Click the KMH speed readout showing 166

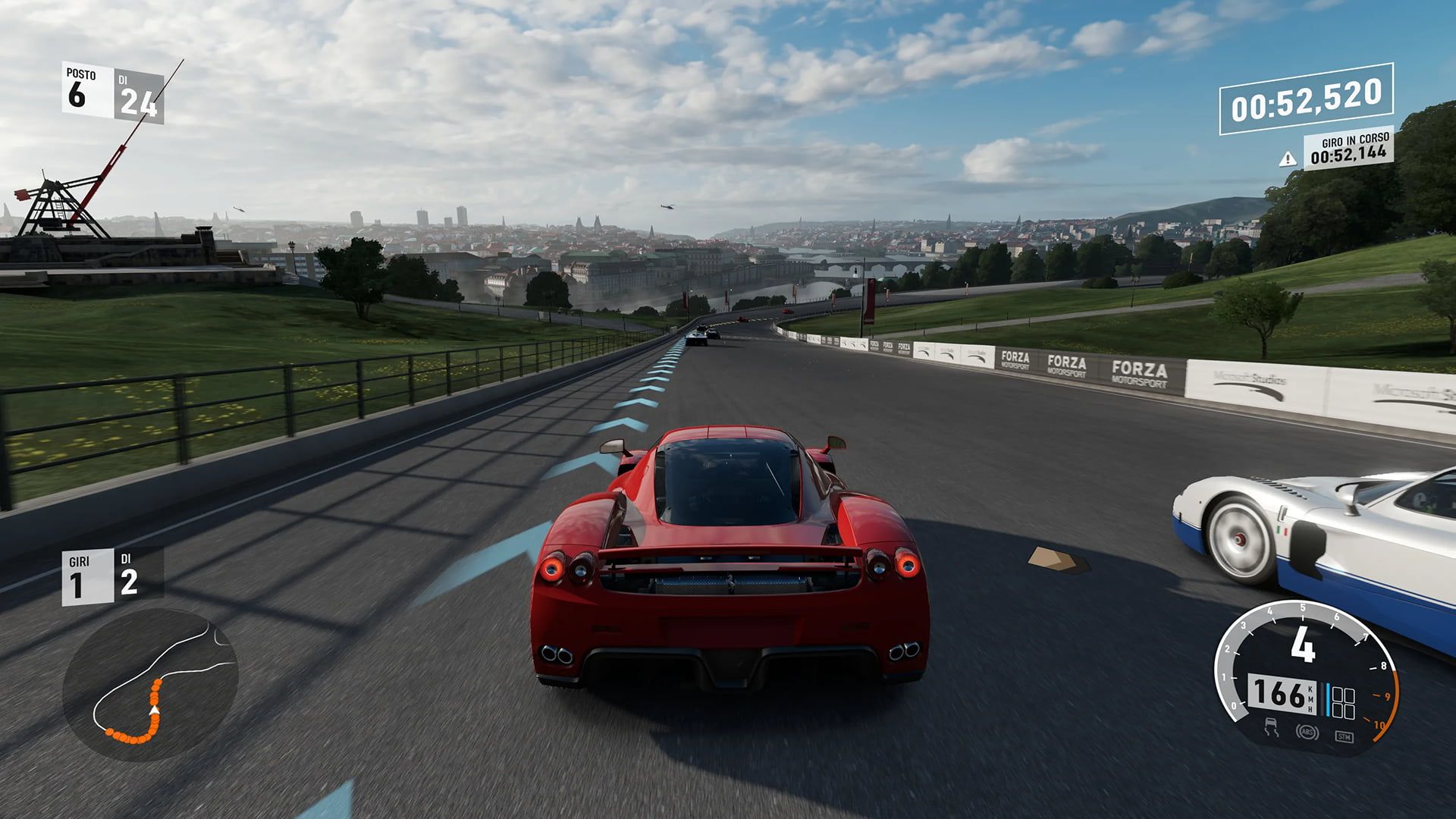point(1281,695)
